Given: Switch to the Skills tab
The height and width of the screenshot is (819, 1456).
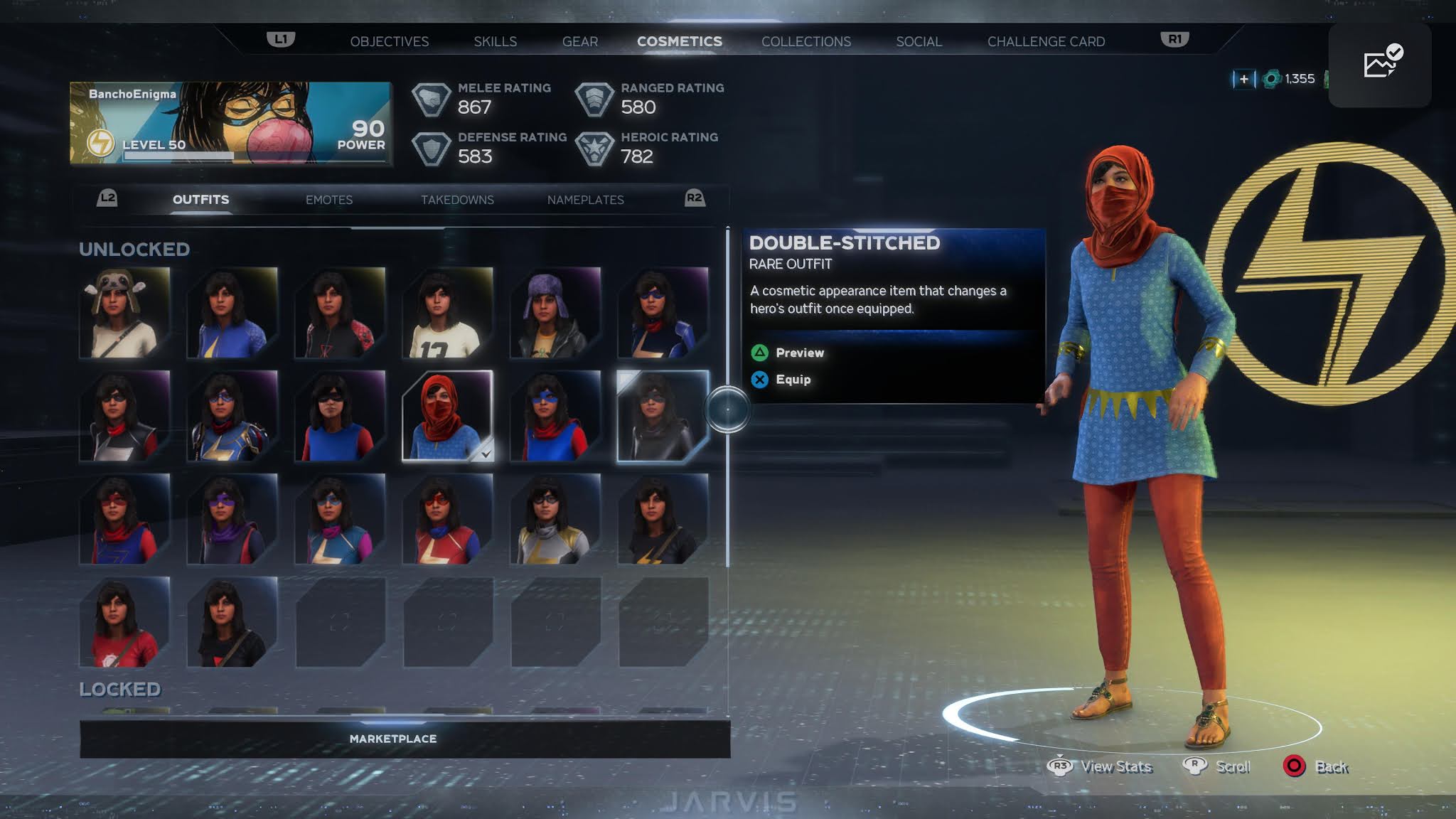Looking at the screenshot, I should [495, 41].
